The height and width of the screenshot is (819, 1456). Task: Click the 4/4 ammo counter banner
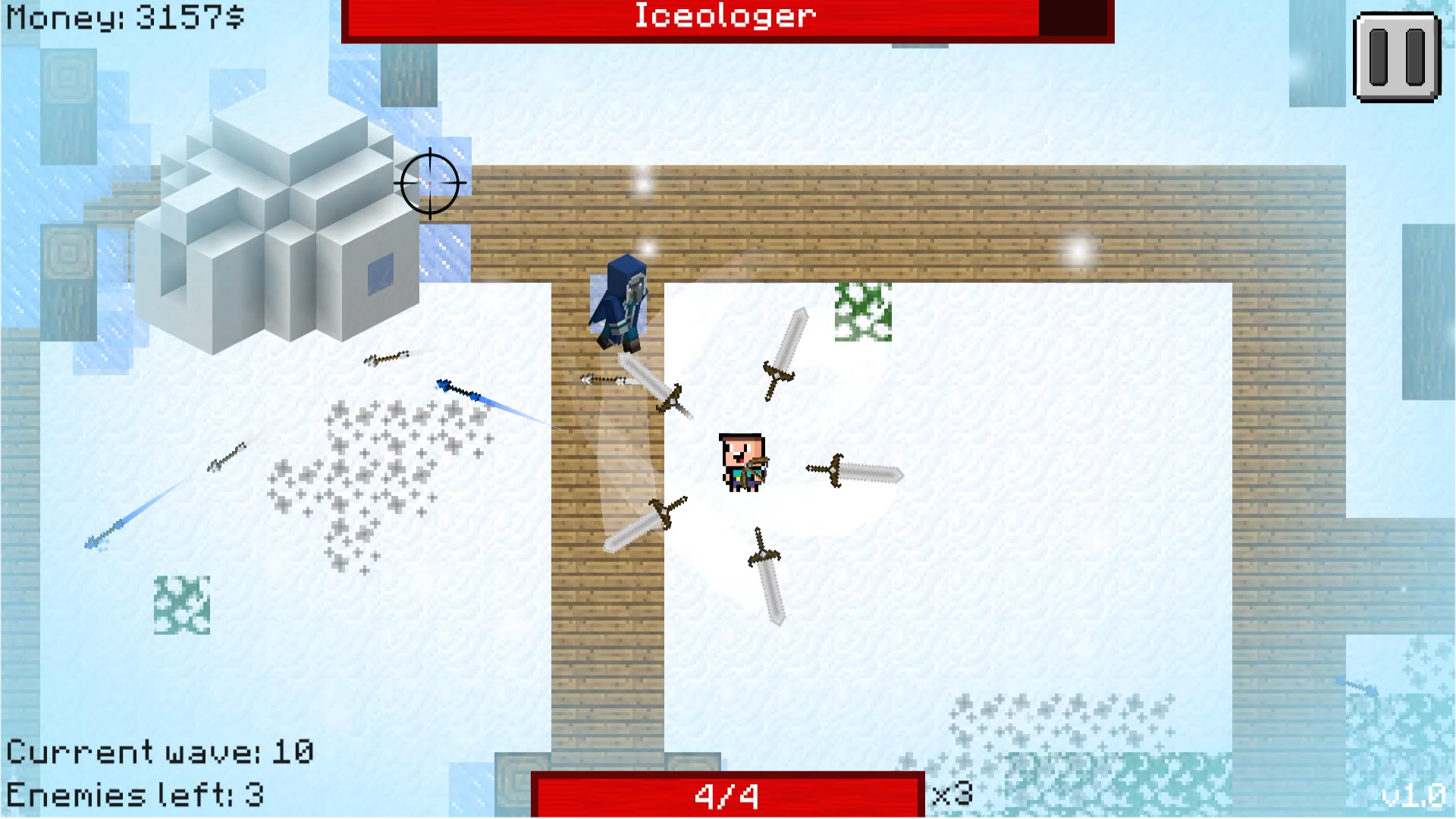[x=724, y=794]
